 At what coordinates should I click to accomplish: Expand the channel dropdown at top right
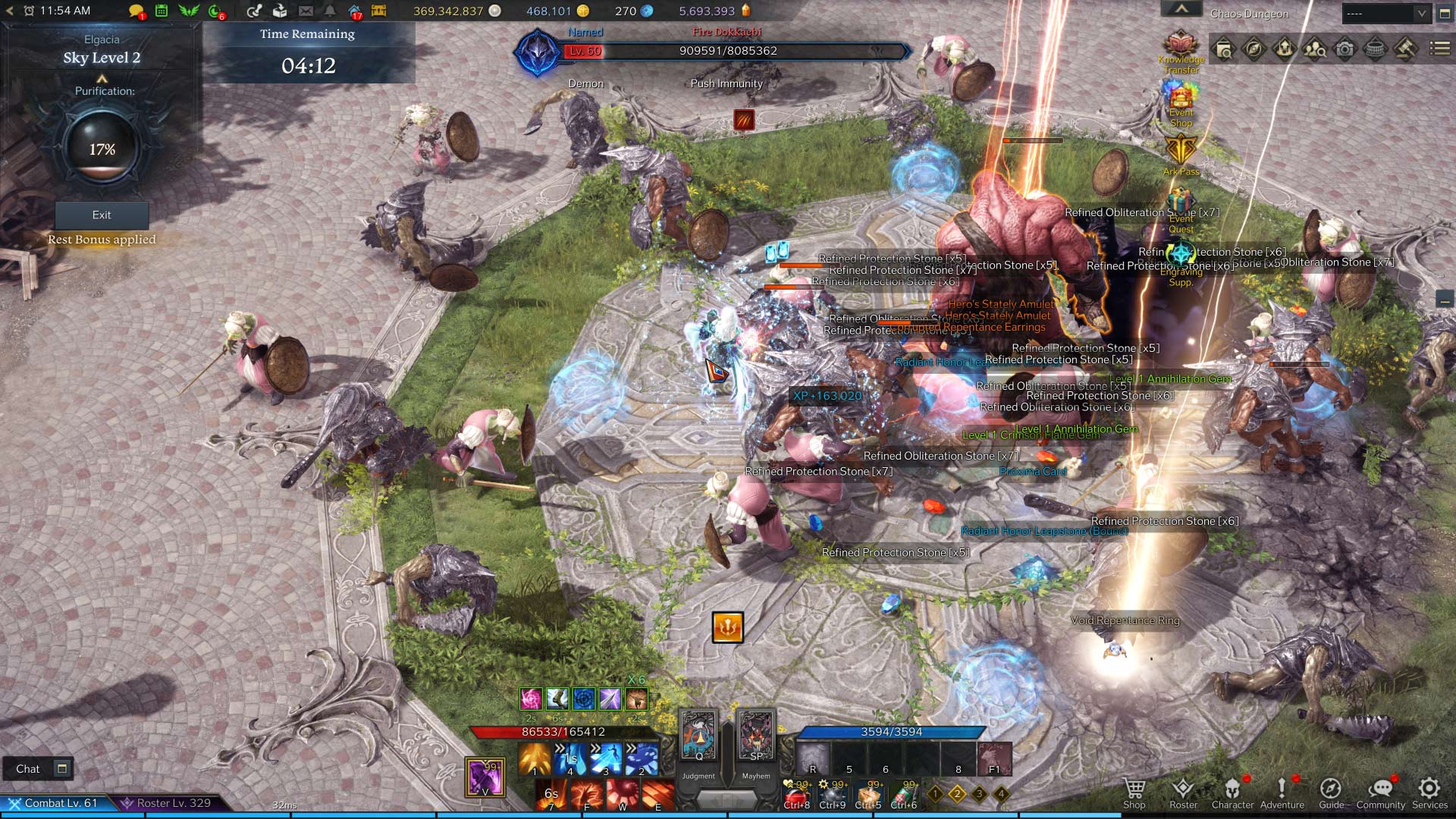(x=1421, y=13)
